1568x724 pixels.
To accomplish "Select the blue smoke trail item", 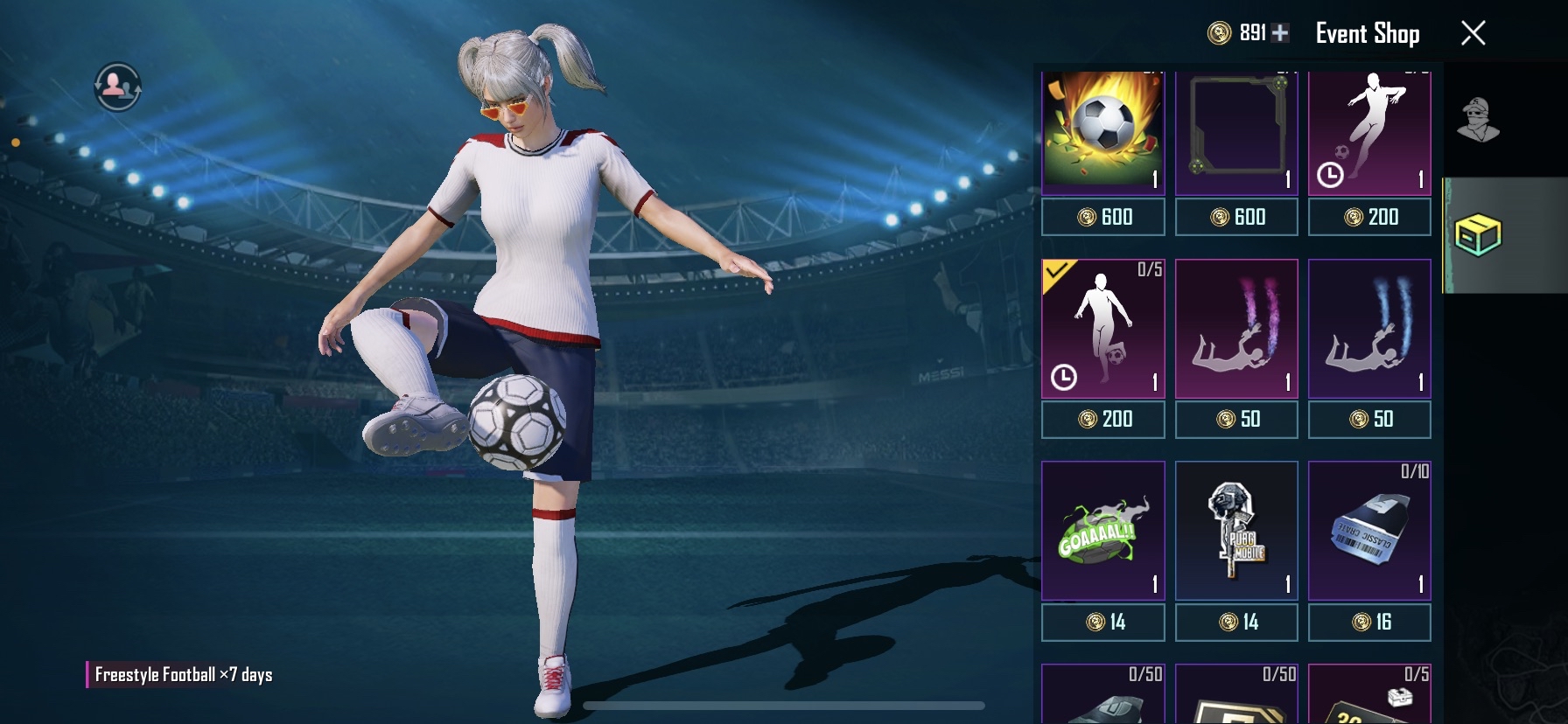I will (x=1369, y=330).
